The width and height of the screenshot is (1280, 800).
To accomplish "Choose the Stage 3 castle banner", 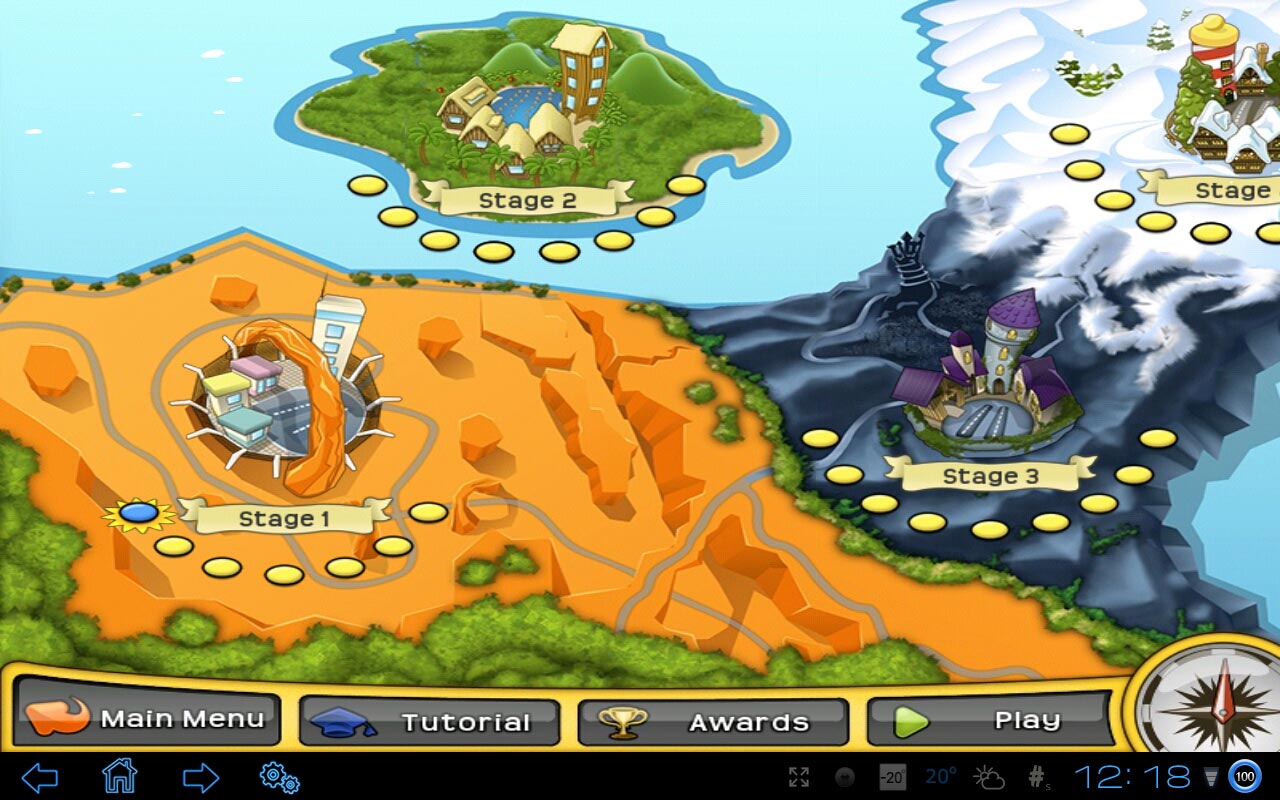I will 991,476.
